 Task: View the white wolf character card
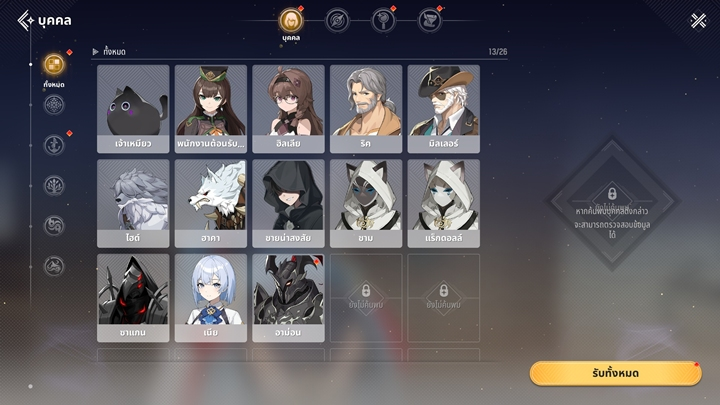click(x=211, y=202)
